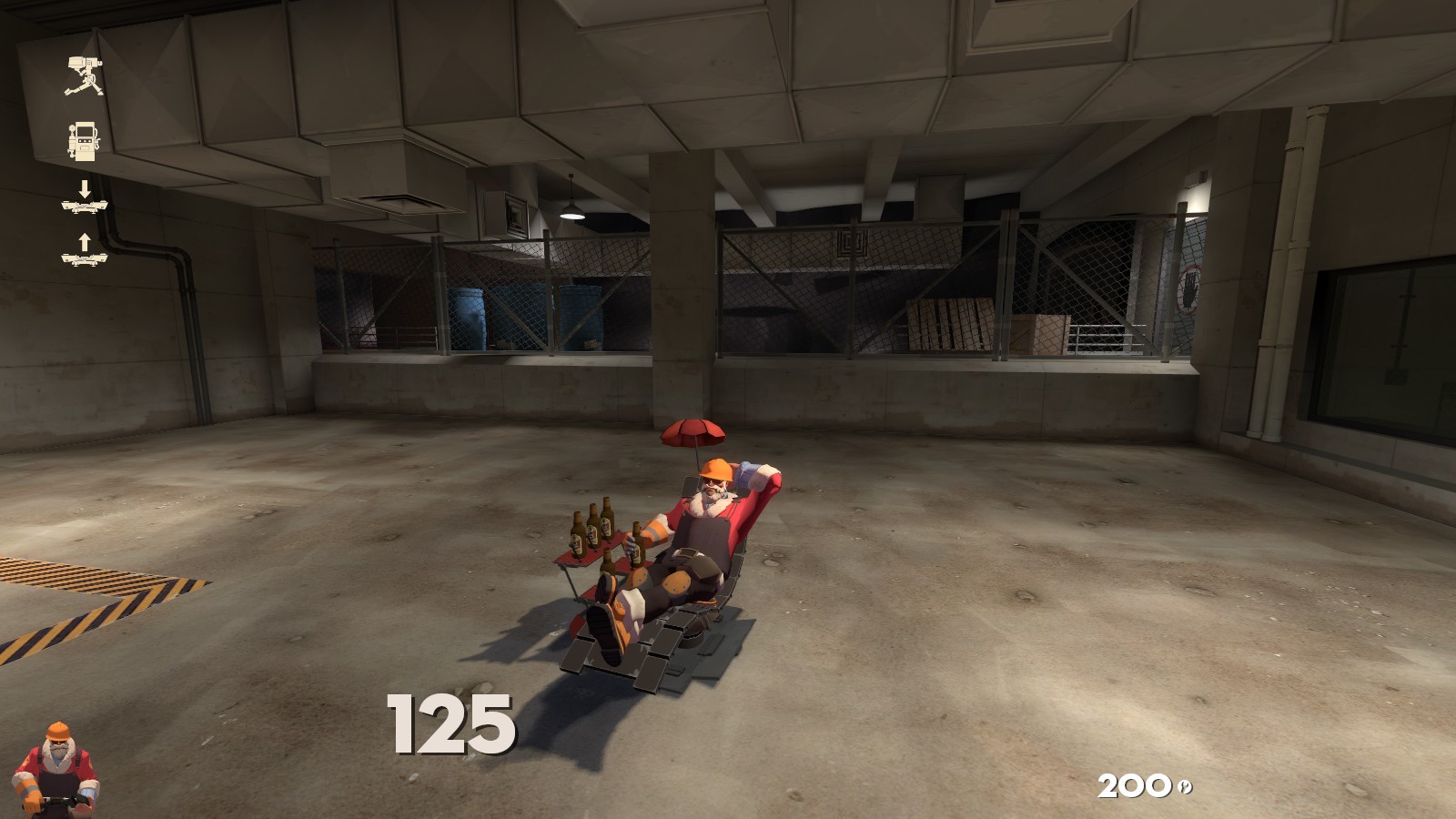Select the Dispenser build icon

pos(82,141)
